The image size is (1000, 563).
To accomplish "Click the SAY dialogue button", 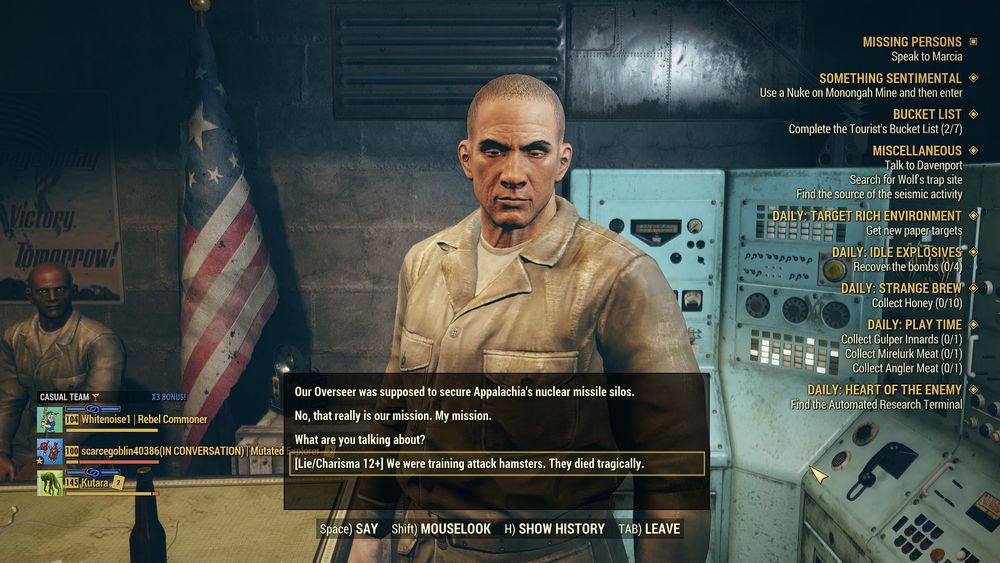I will pyautogui.click(x=349, y=528).
